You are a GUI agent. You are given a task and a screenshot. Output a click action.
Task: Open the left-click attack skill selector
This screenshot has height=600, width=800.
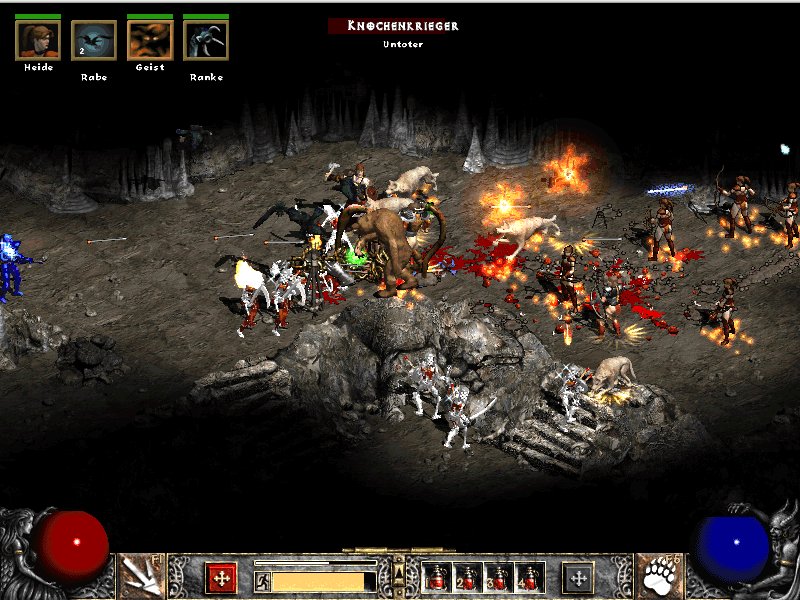coord(142,576)
